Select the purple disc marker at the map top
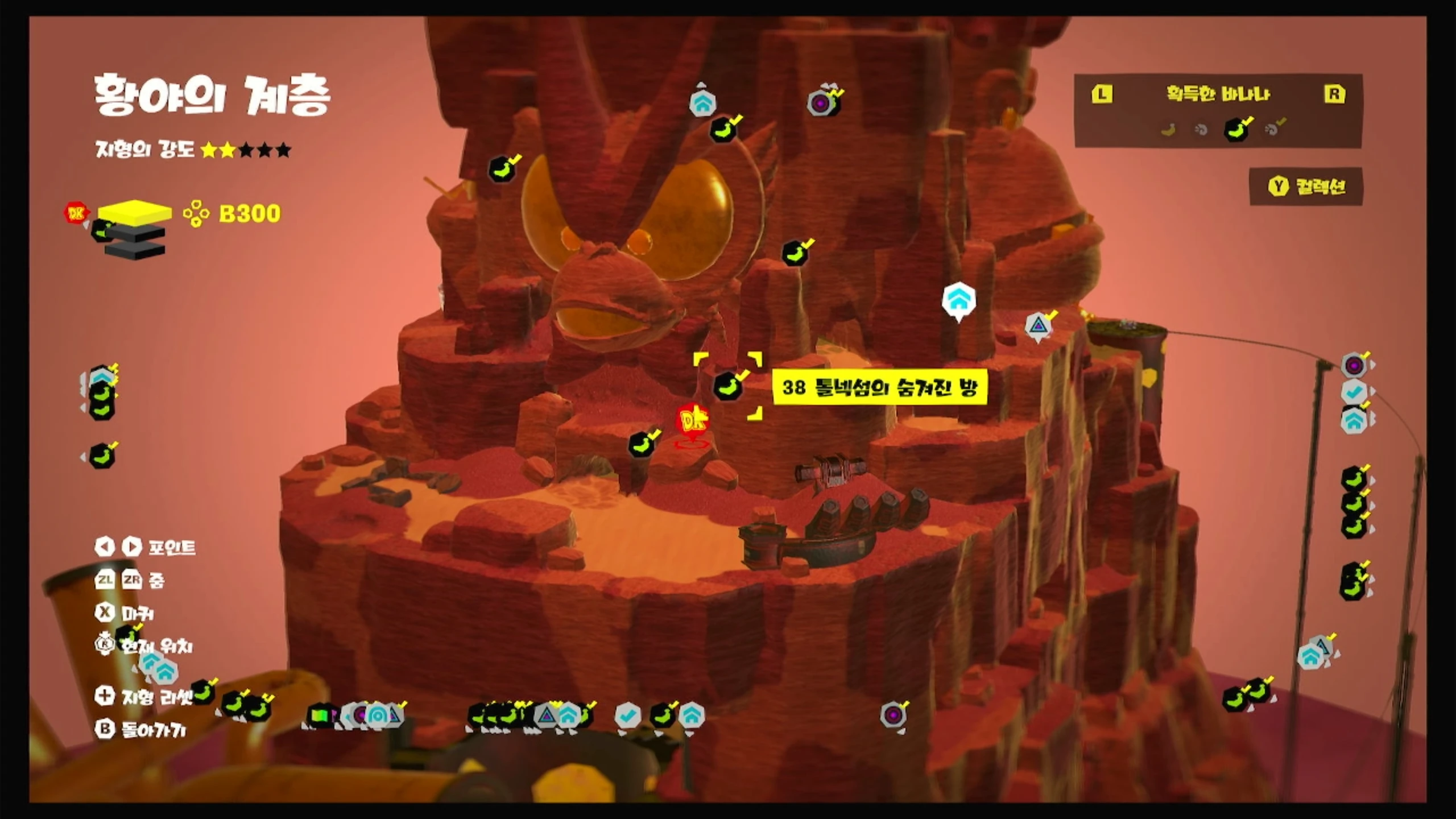 click(x=821, y=104)
